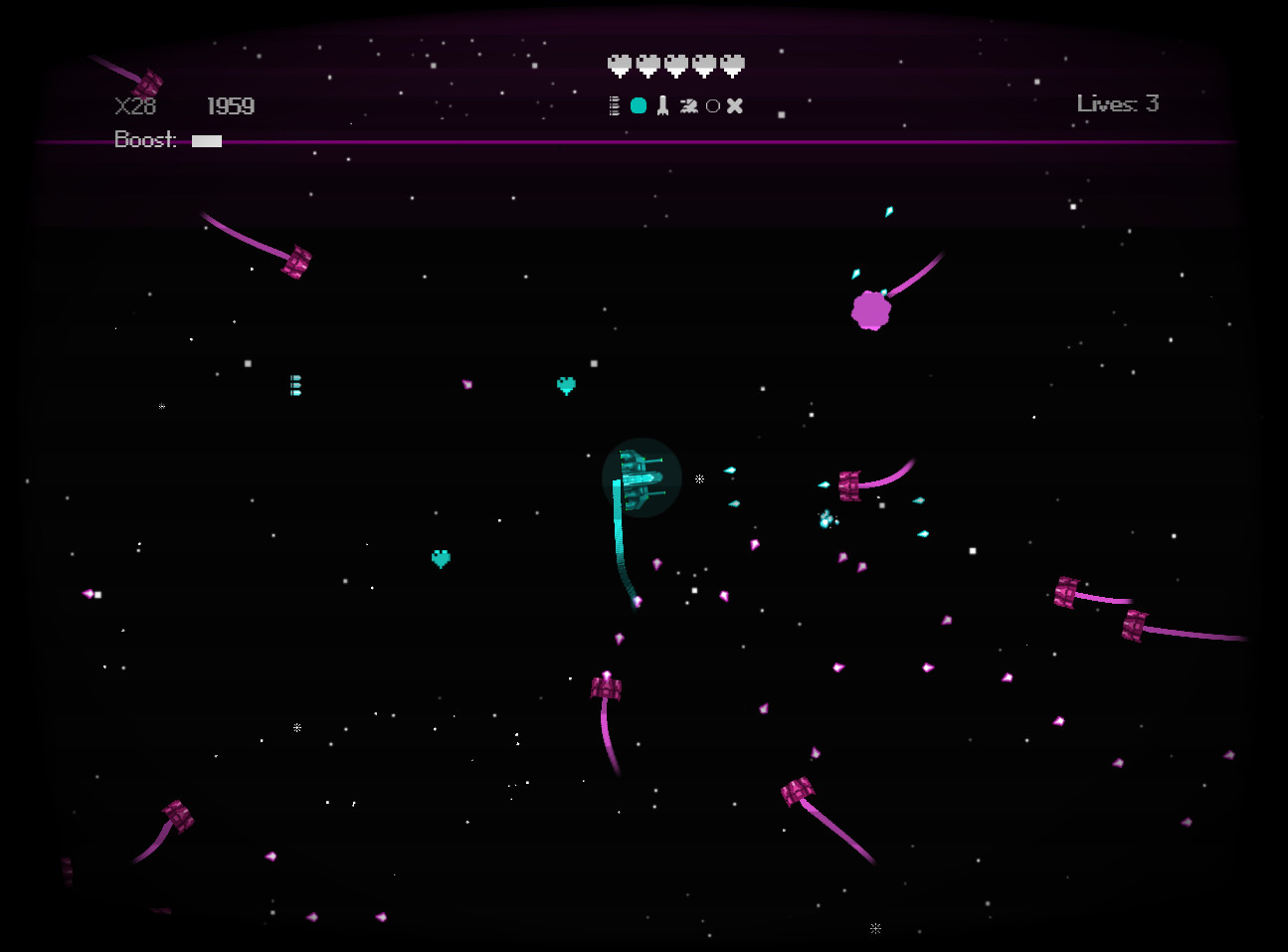
Task: Click the Boost label text
Action: click(x=144, y=139)
